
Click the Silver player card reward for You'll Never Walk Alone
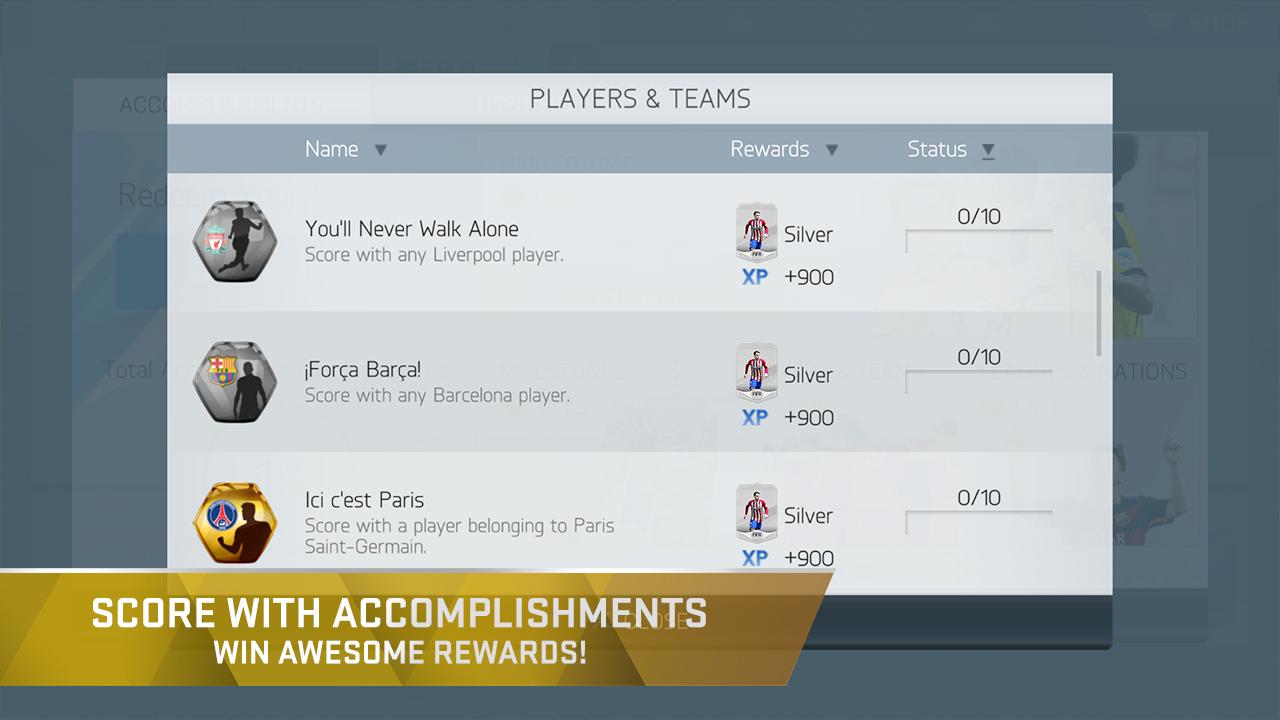pos(757,231)
